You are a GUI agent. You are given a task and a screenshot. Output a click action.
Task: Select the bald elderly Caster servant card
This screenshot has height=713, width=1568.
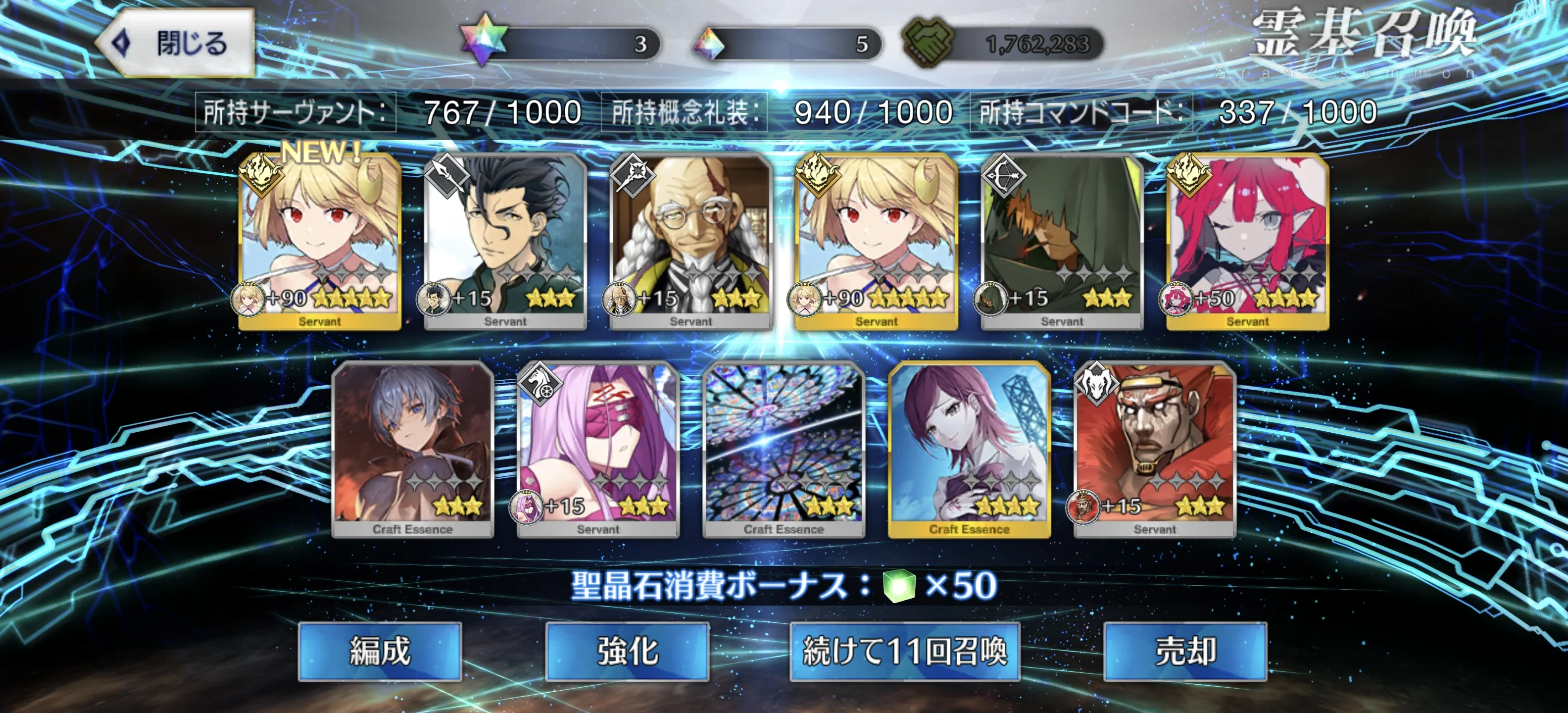click(691, 242)
